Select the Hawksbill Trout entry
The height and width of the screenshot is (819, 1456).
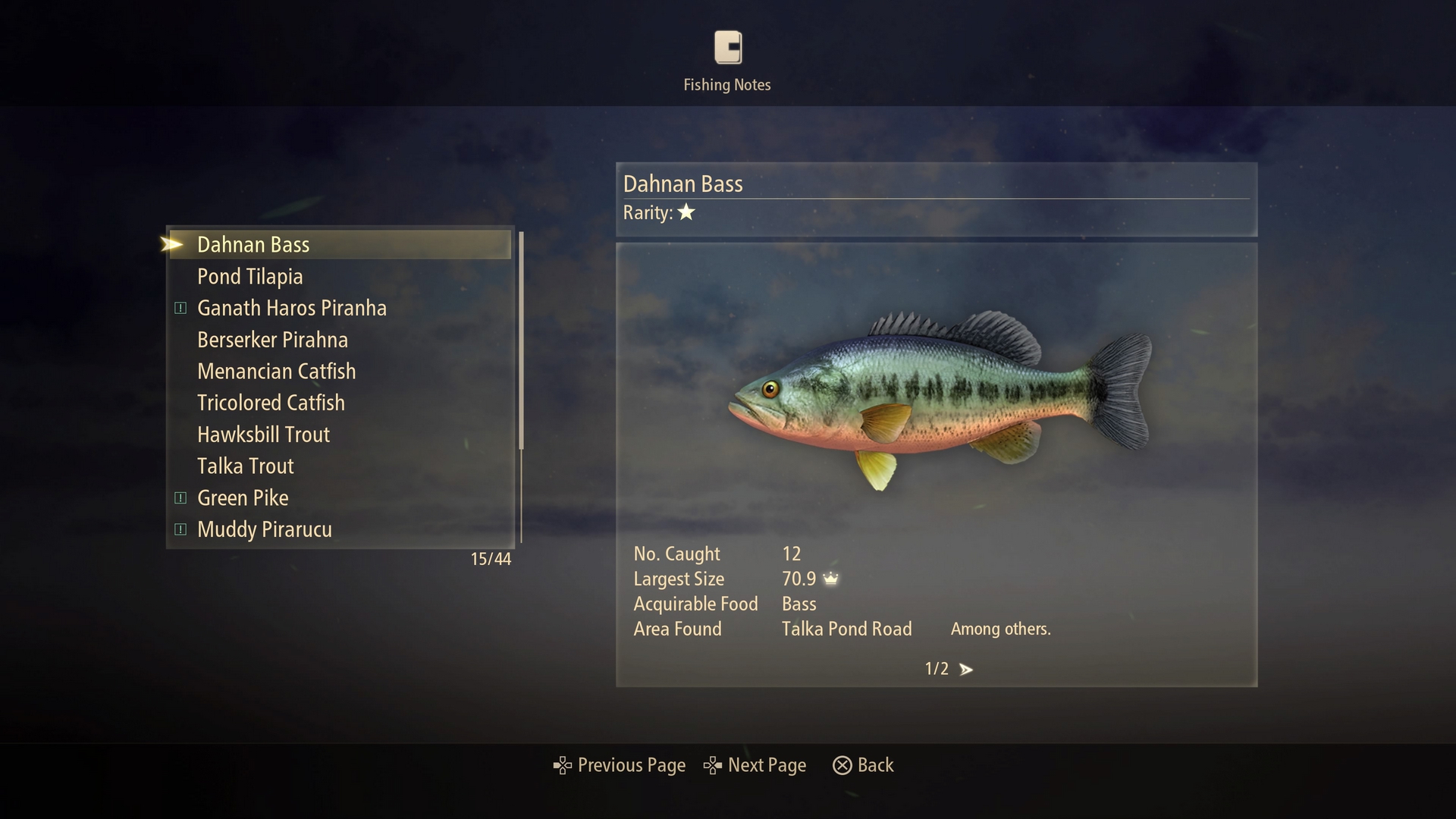pyautogui.click(x=263, y=435)
